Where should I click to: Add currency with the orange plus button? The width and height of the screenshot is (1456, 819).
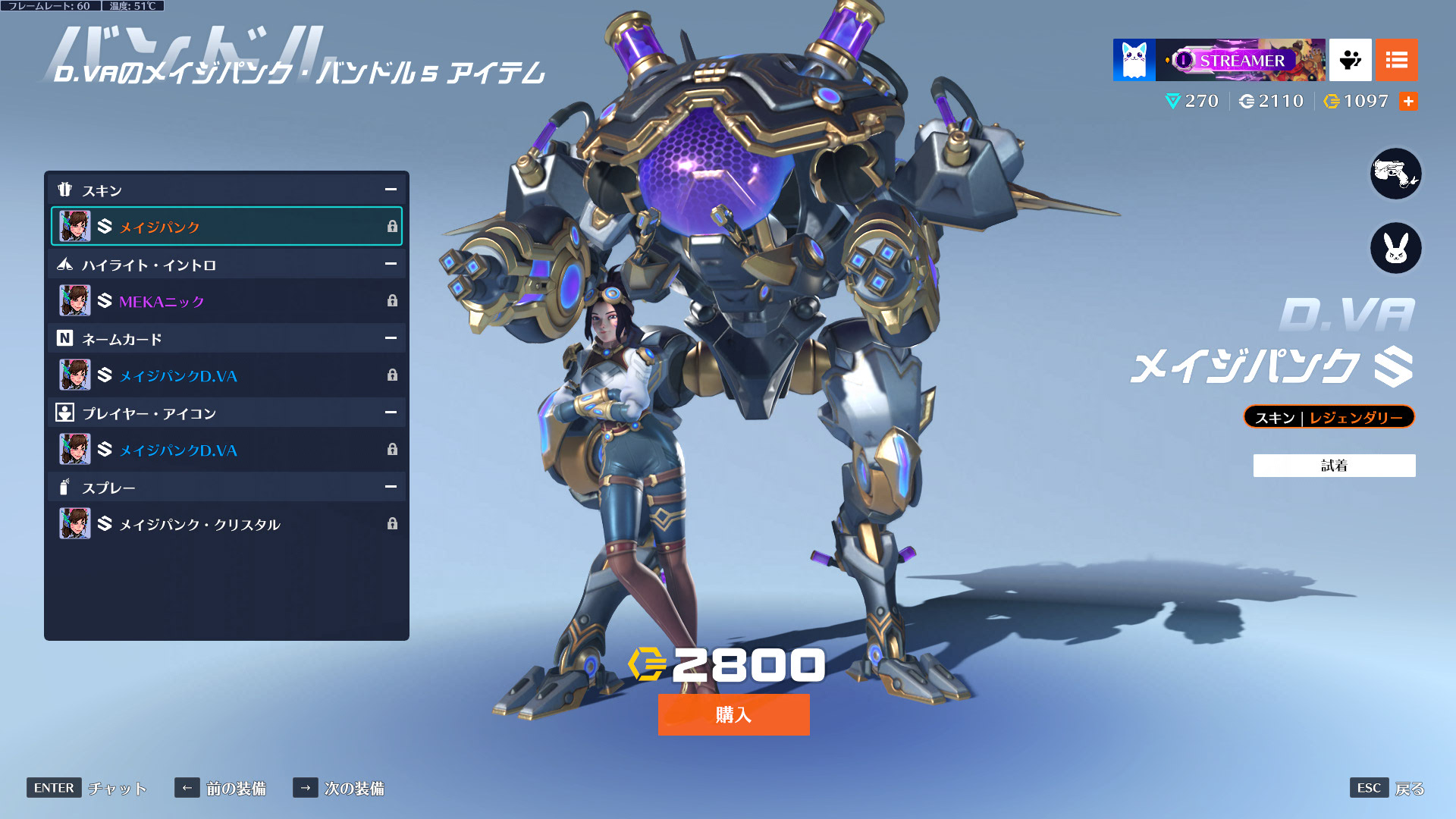tap(1408, 102)
